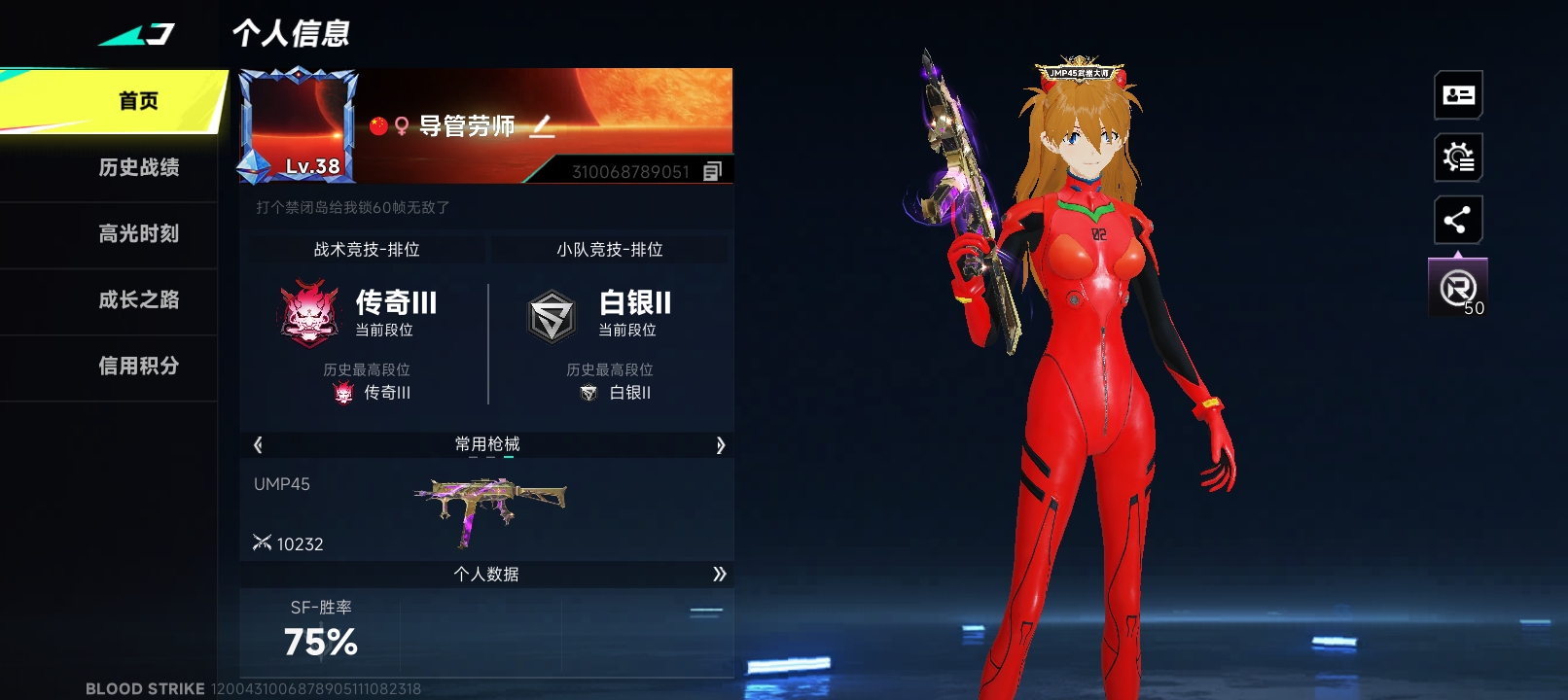Viewport: 1568px width, 700px height.
Task: Click the kill count crossed-swords icon under UMP45
Action: pos(263,543)
